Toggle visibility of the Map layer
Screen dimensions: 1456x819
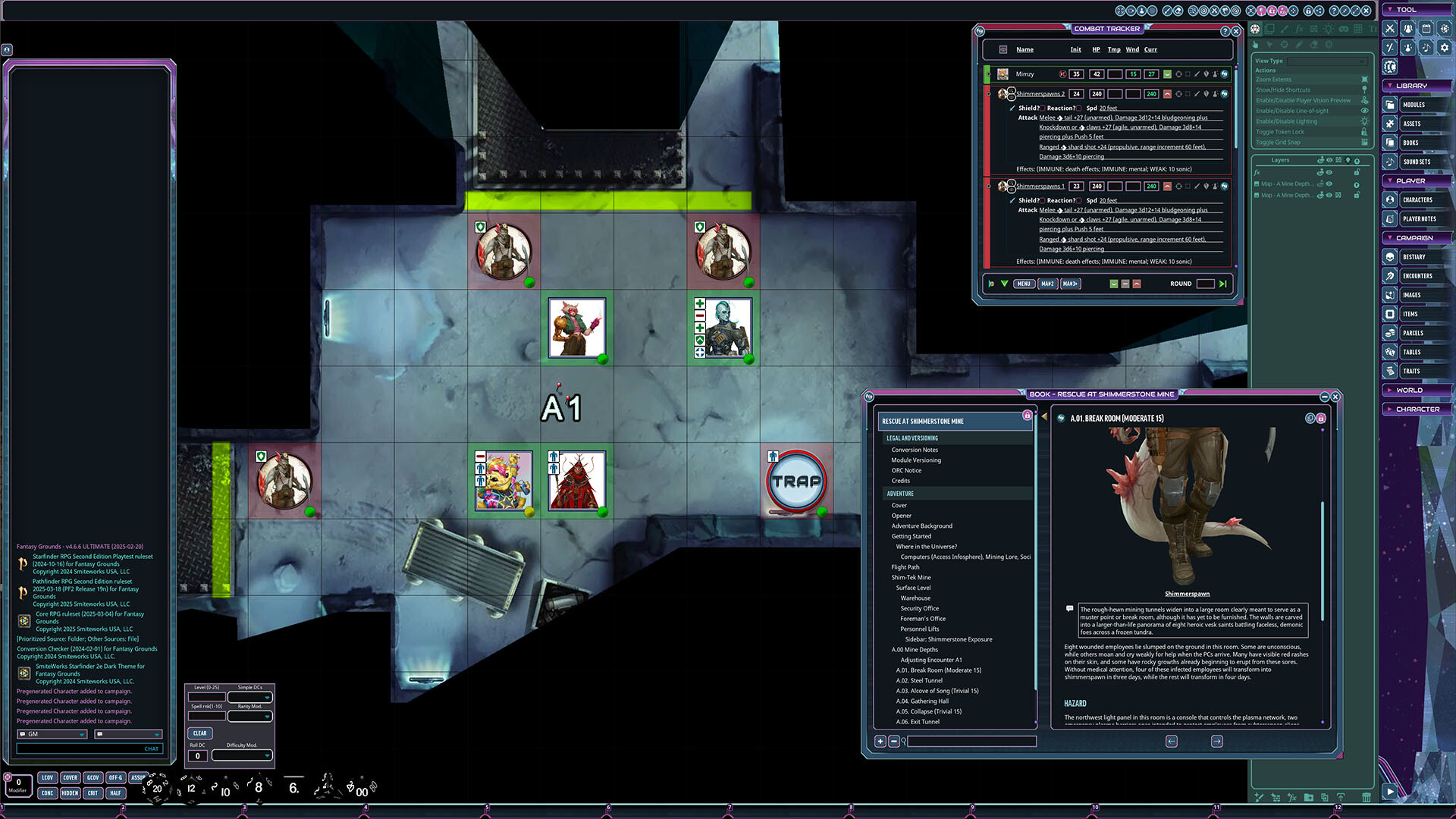point(1329,183)
